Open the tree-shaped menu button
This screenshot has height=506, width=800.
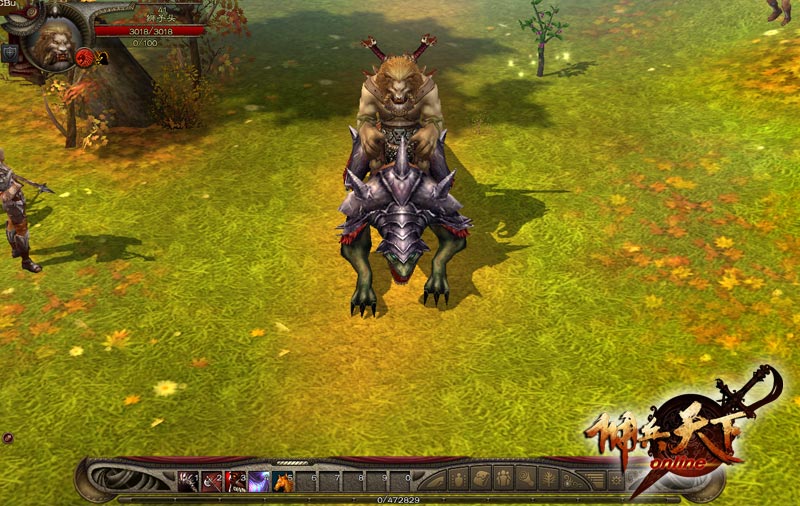coord(550,479)
